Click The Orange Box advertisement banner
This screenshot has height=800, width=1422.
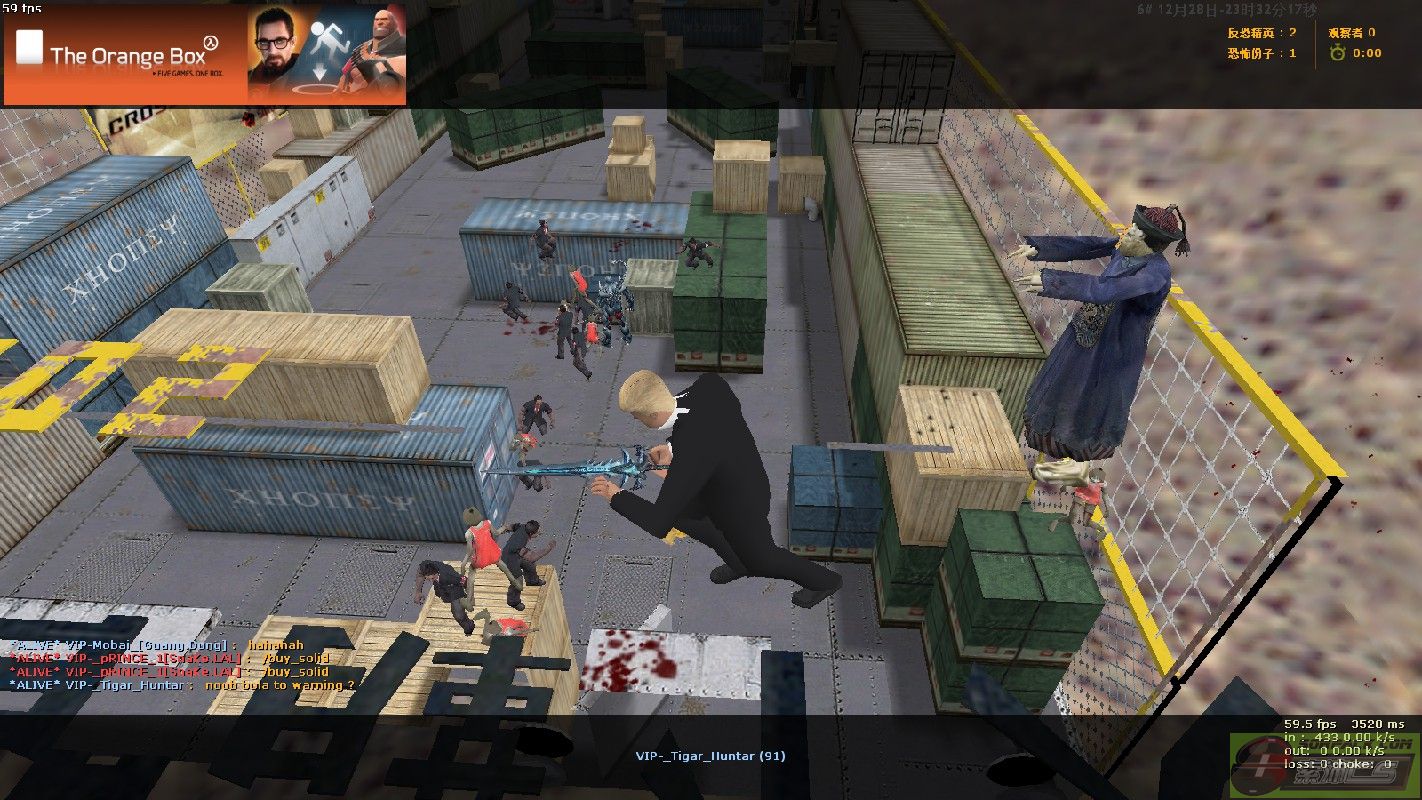(205, 55)
